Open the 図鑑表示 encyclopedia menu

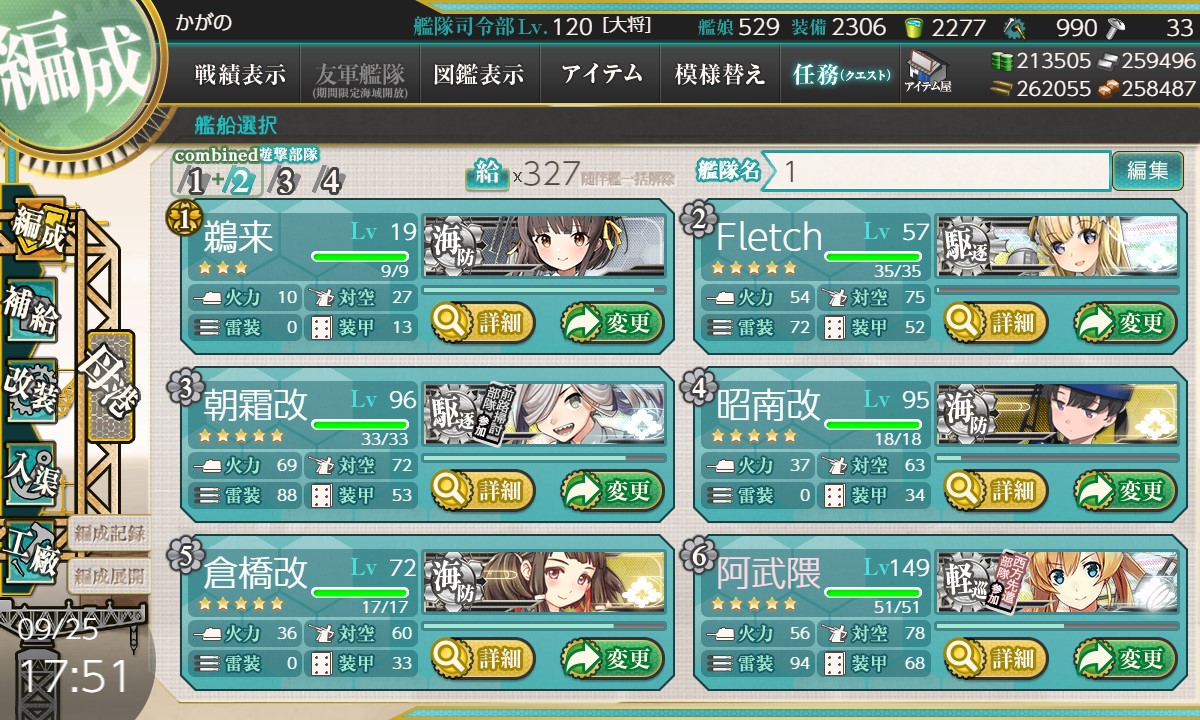tap(479, 75)
